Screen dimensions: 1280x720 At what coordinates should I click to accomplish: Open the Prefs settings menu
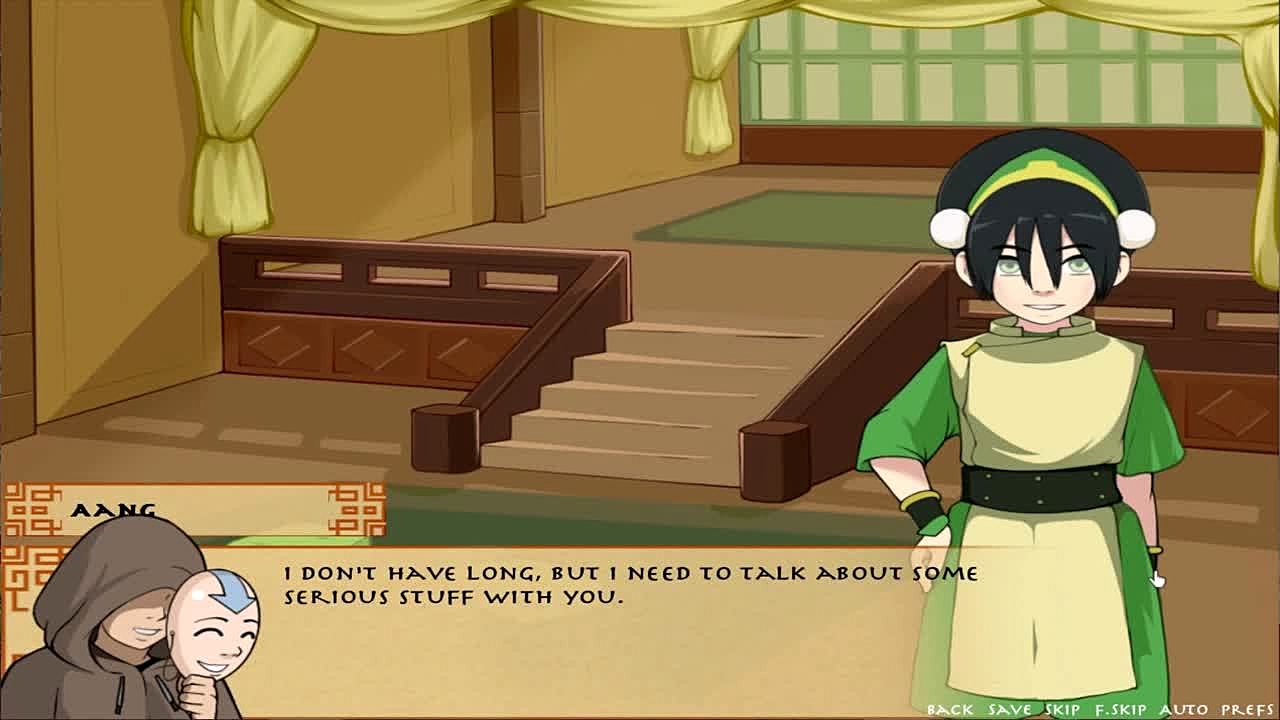tap(1247, 709)
